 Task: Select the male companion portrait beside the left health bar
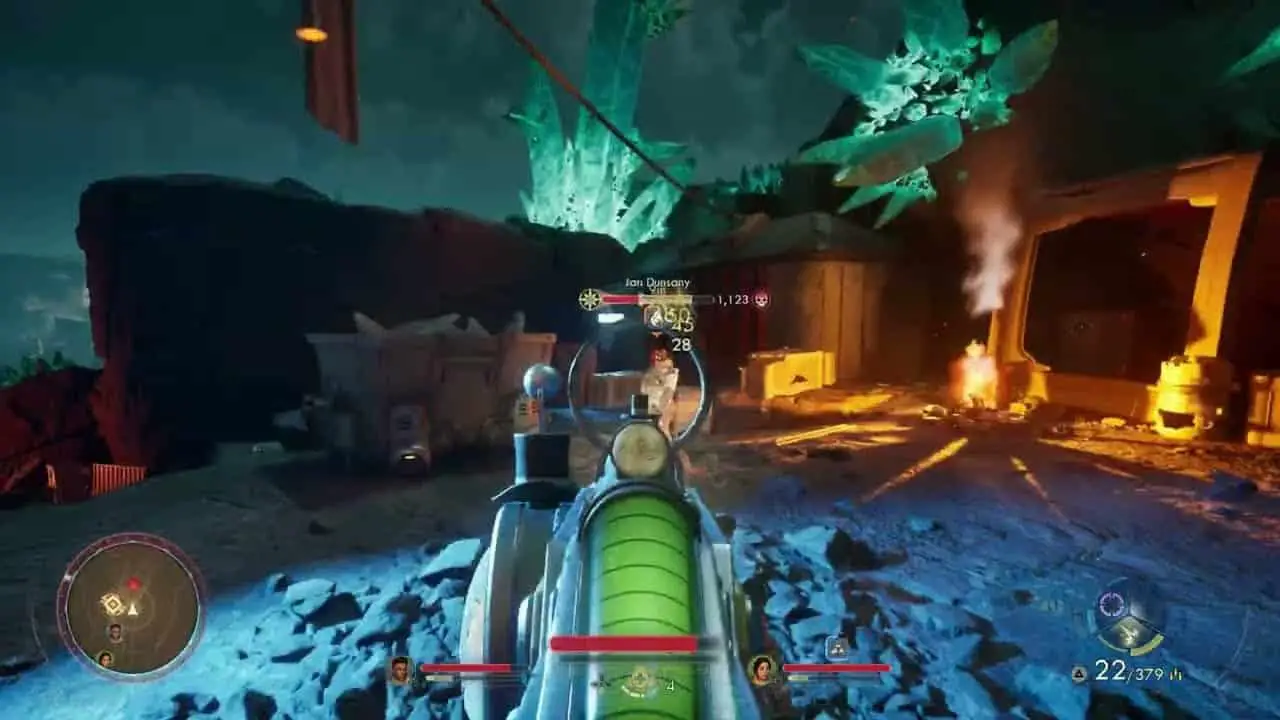coord(401,669)
